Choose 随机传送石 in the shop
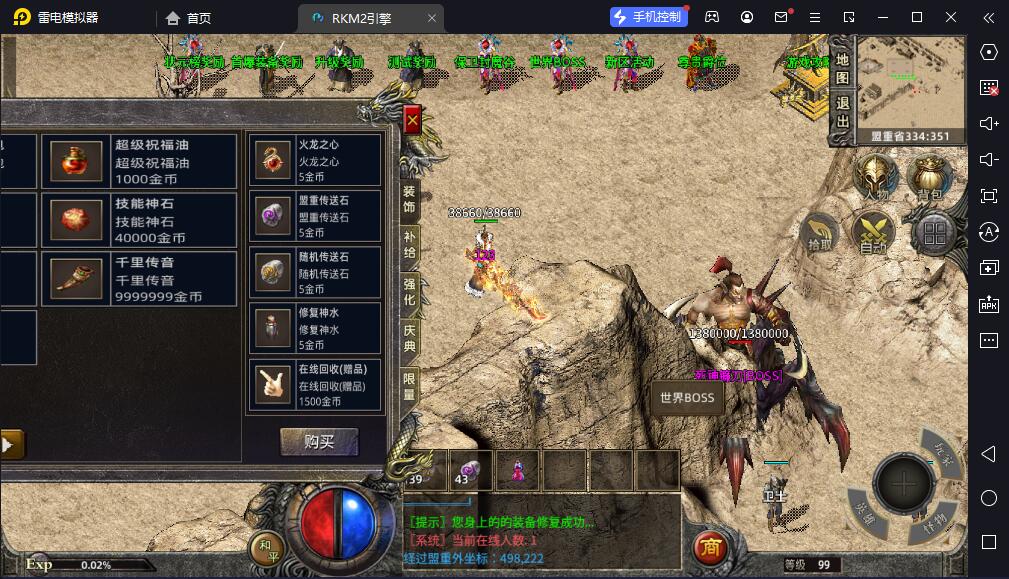The width and height of the screenshot is (1009, 579). pyautogui.click(x=315, y=273)
